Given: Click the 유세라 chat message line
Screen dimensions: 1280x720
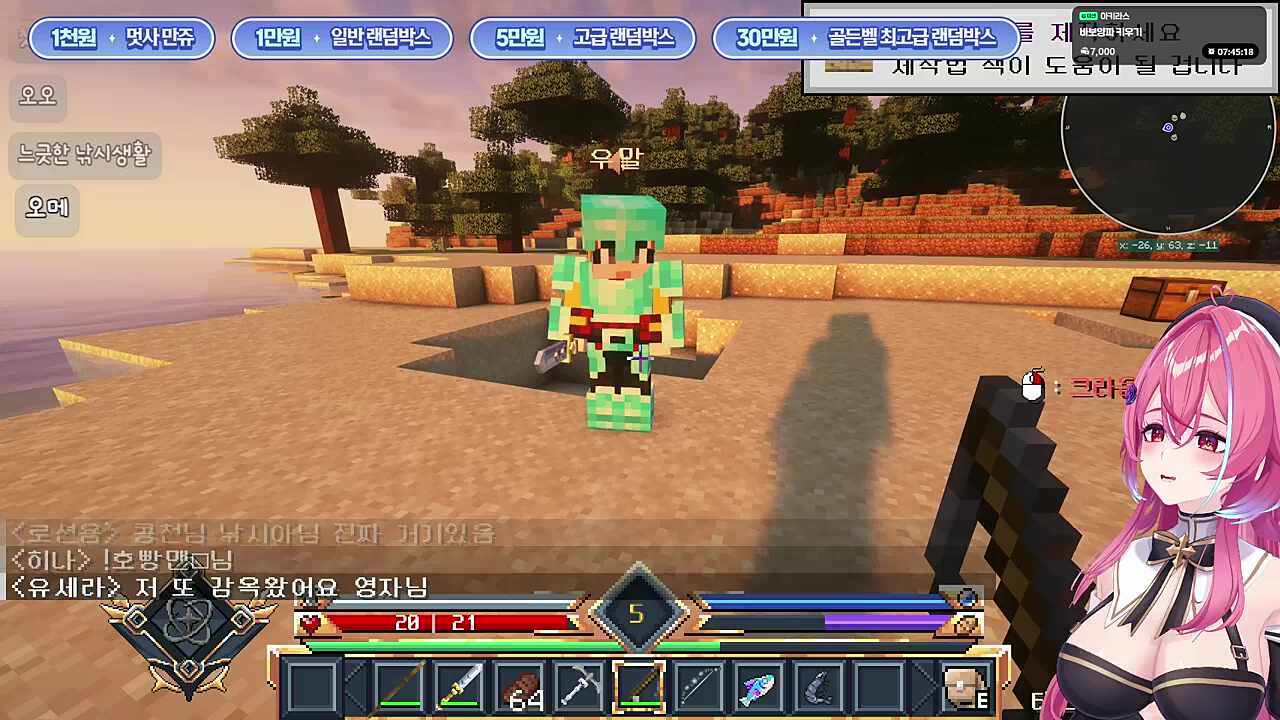Looking at the screenshot, I should [x=220, y=587].
